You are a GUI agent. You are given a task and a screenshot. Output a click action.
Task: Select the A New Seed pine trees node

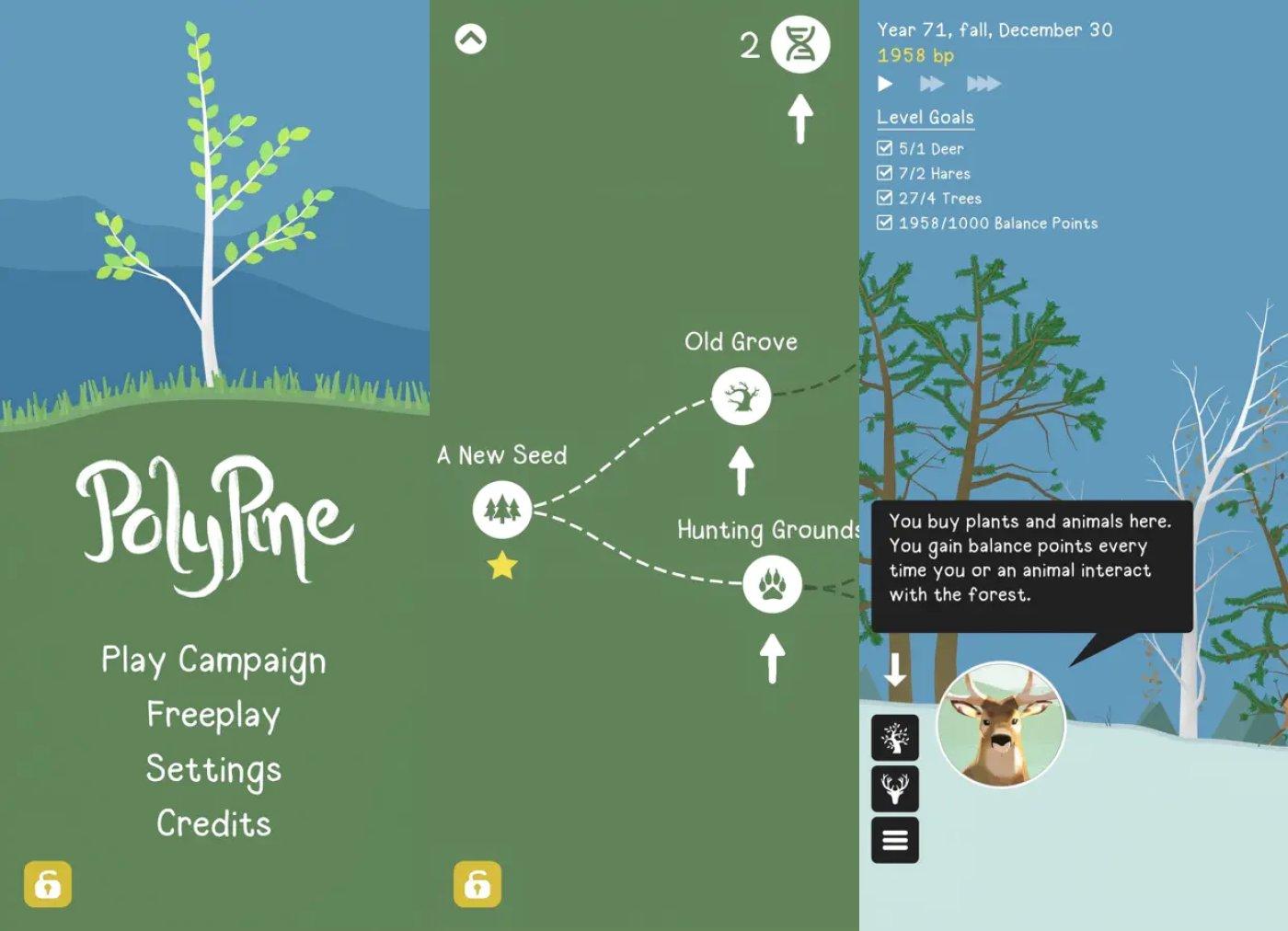coord(500,511)
